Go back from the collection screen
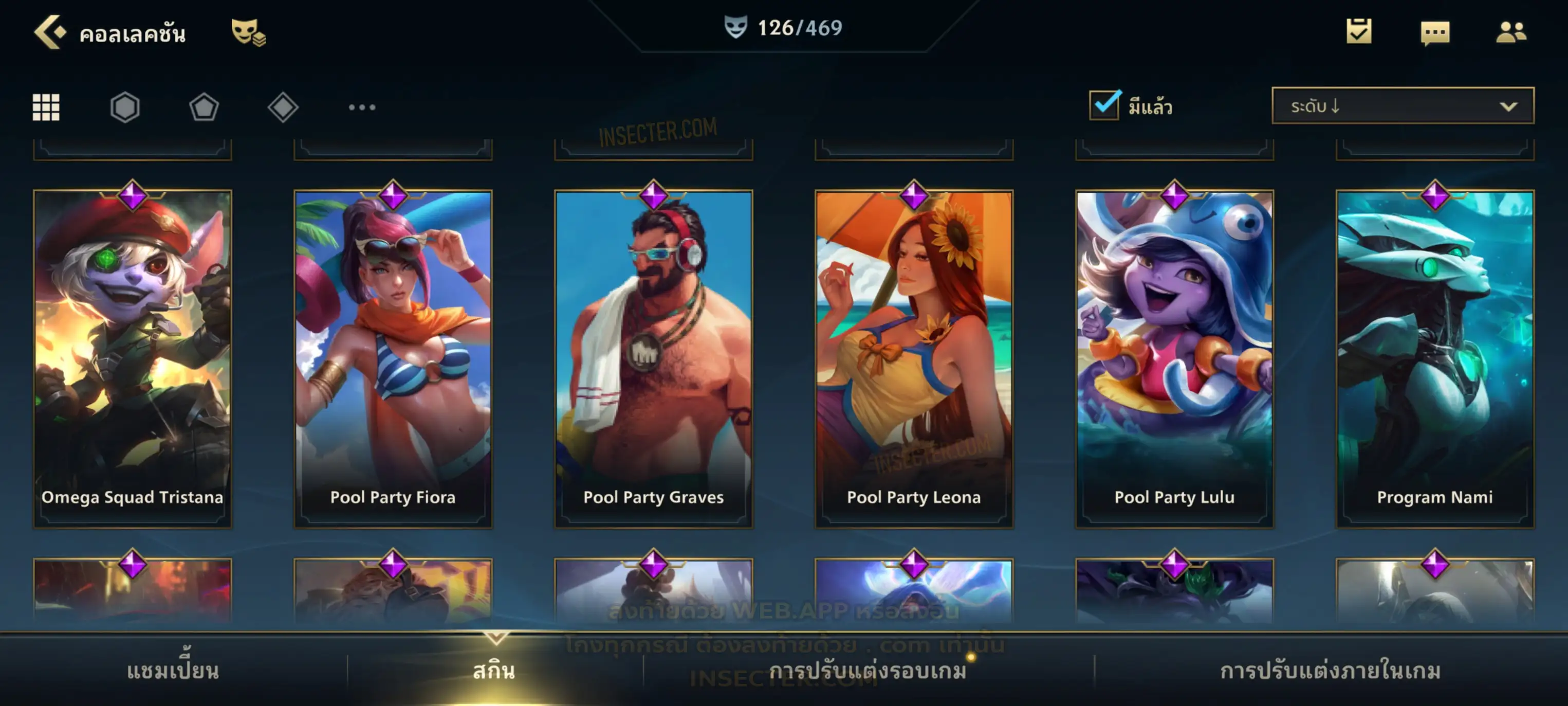The image size is (1568, 706). [50, 32]
